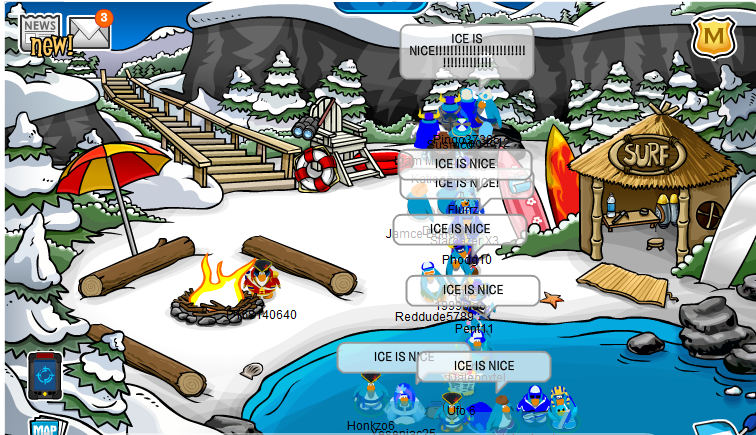Open the newspaper with the new badge

(40, 33)
